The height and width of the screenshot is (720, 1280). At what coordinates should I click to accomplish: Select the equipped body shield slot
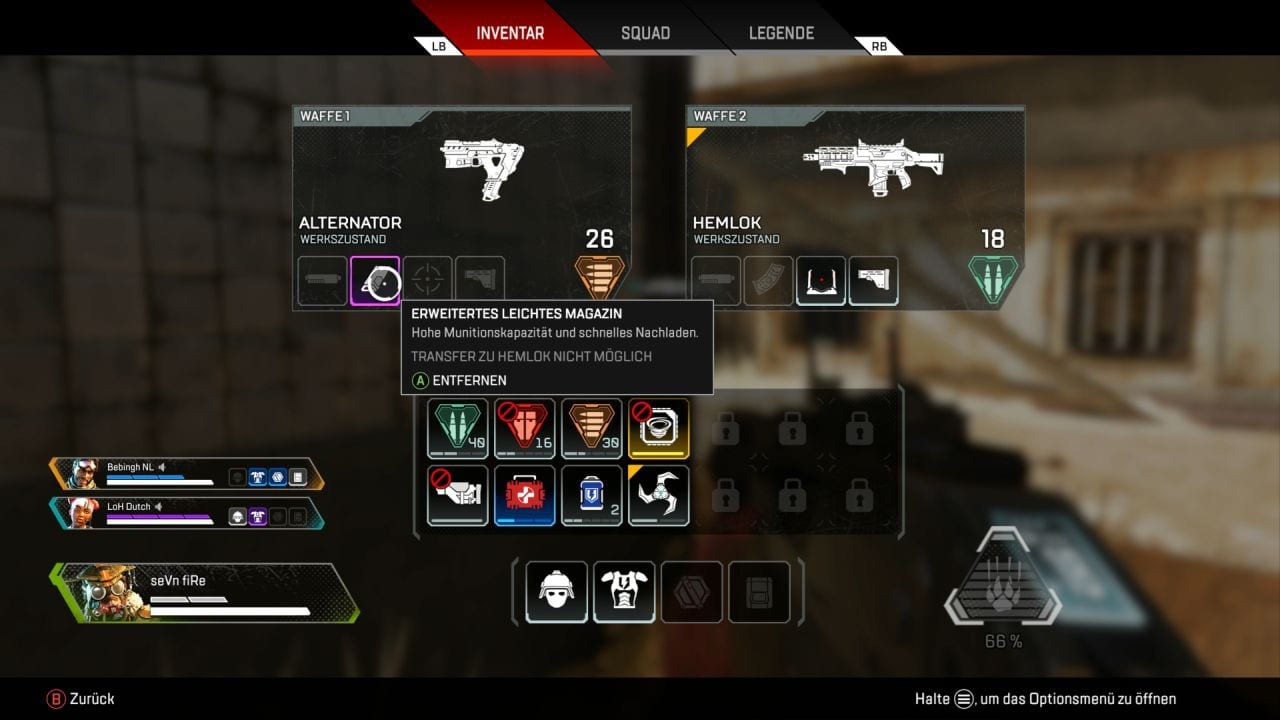click(x=624, y=592)
